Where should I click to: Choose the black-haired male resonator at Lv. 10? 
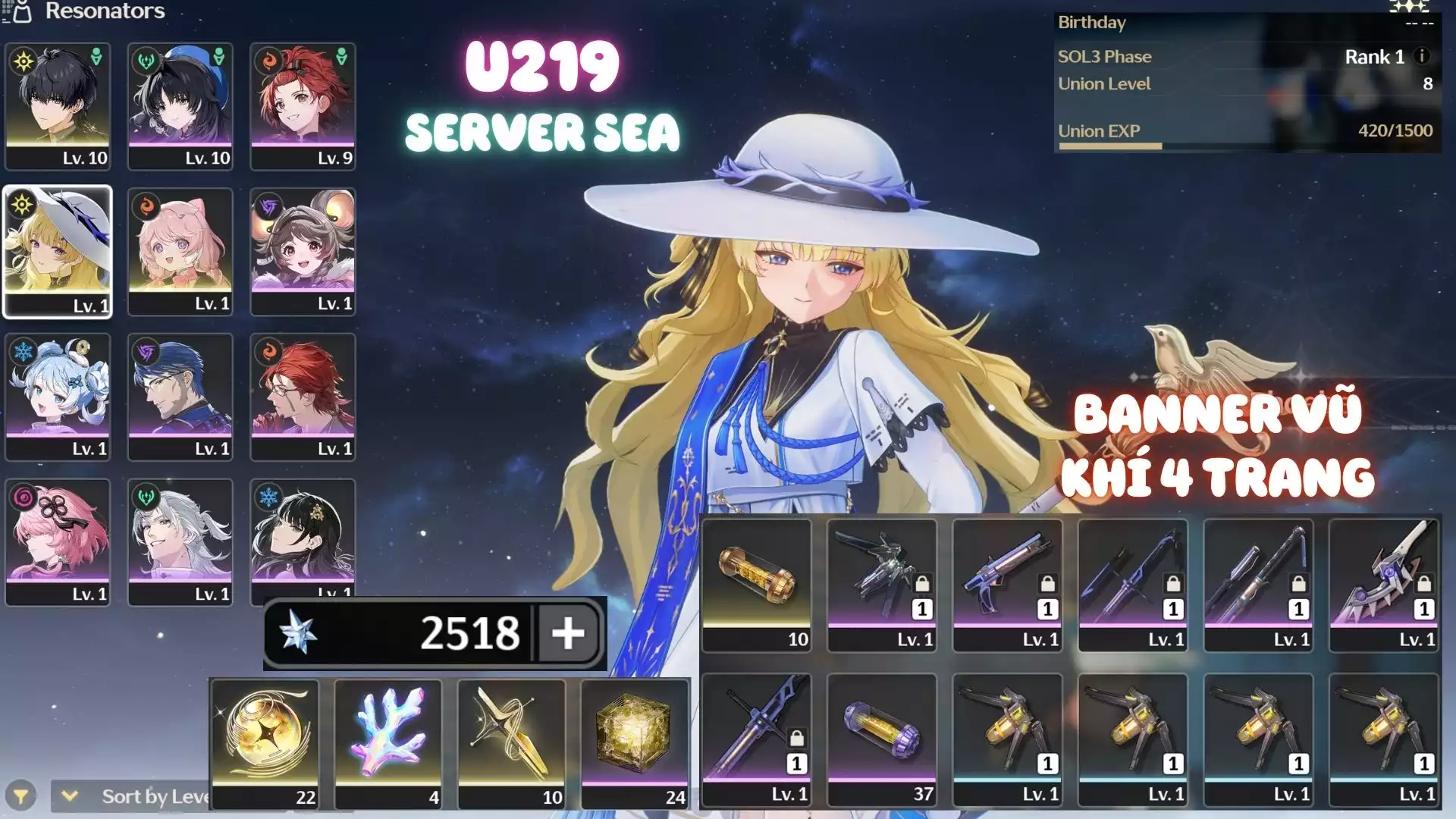pyautogui.click(x=58, y=105)
